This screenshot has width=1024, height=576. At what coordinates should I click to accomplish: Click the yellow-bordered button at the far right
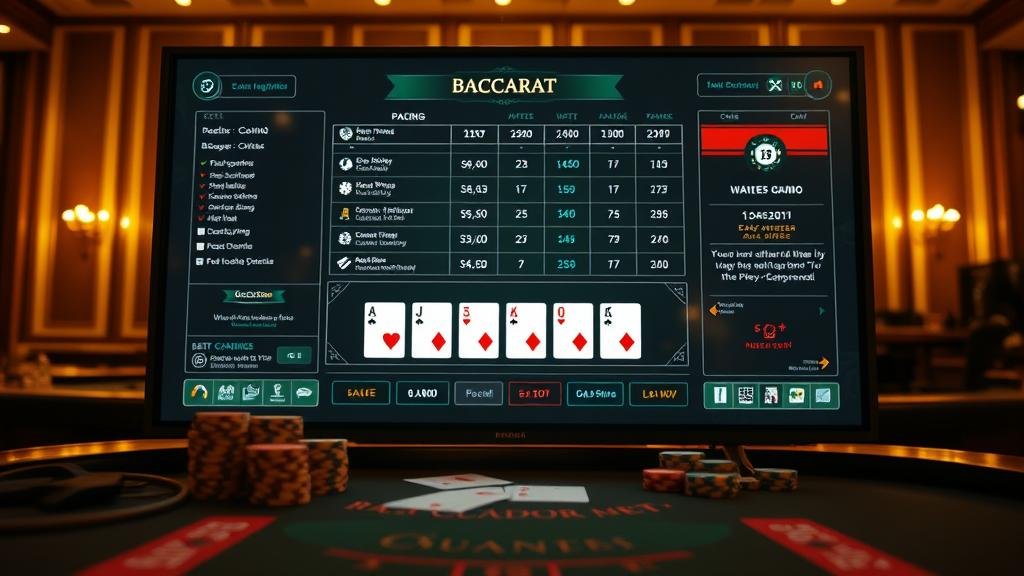[658, 393]
